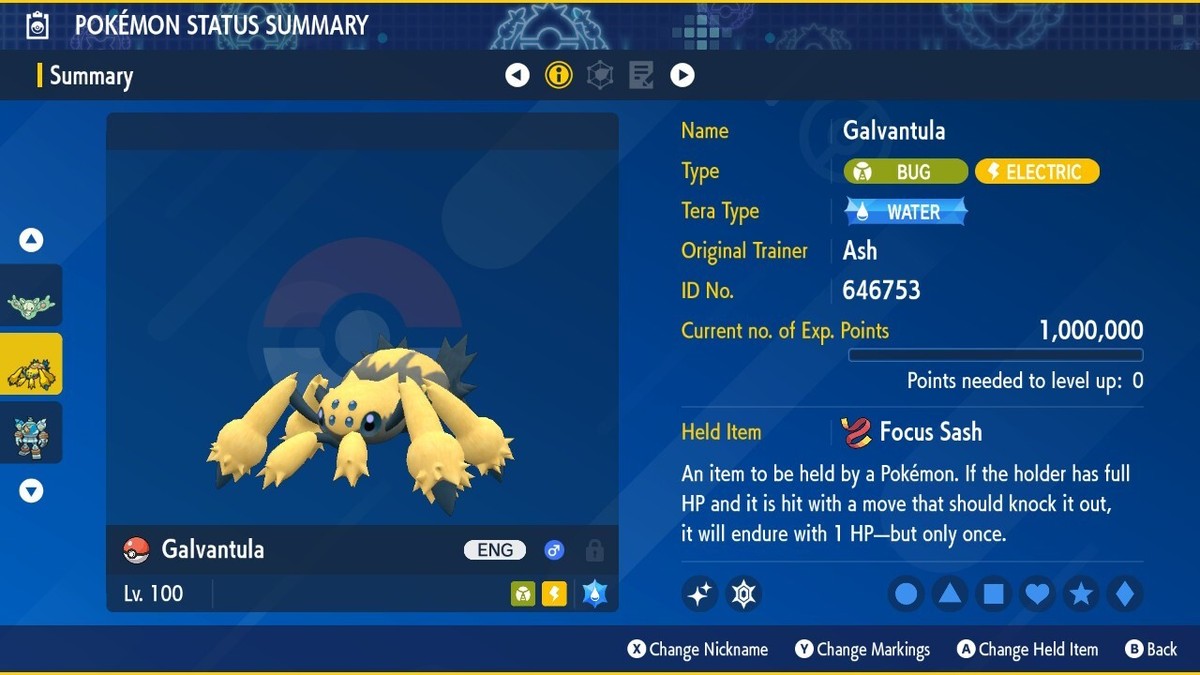This screenshot has width=1200, height=675.
Task: Select the info summary tab icon
Action: (x=558, y=75)
